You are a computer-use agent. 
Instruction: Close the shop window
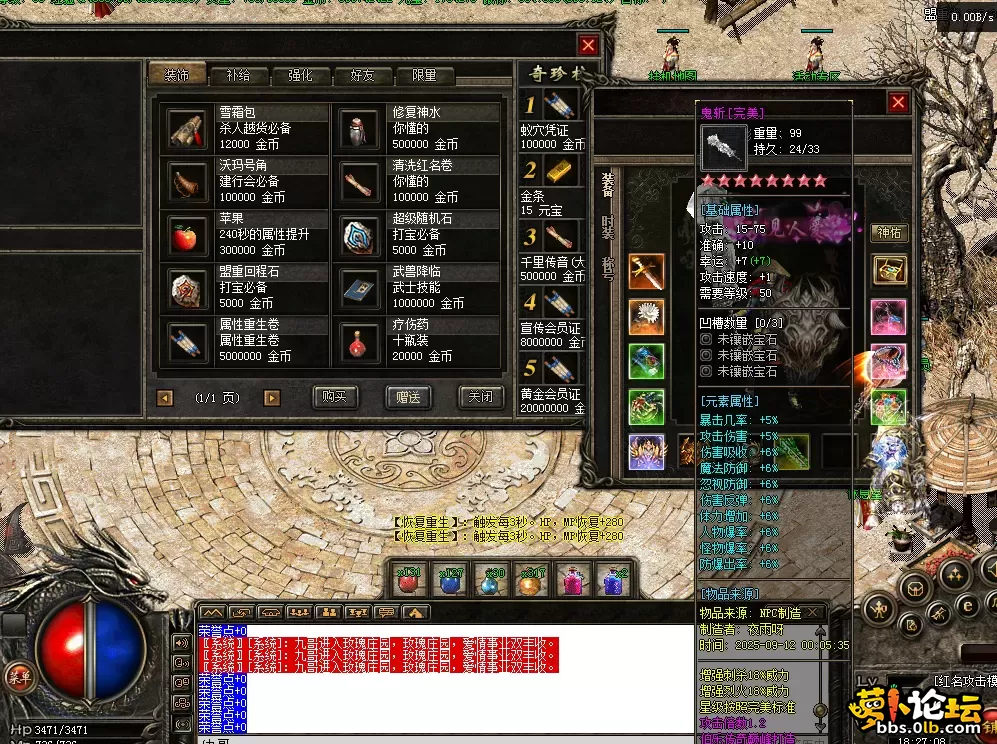588,45
